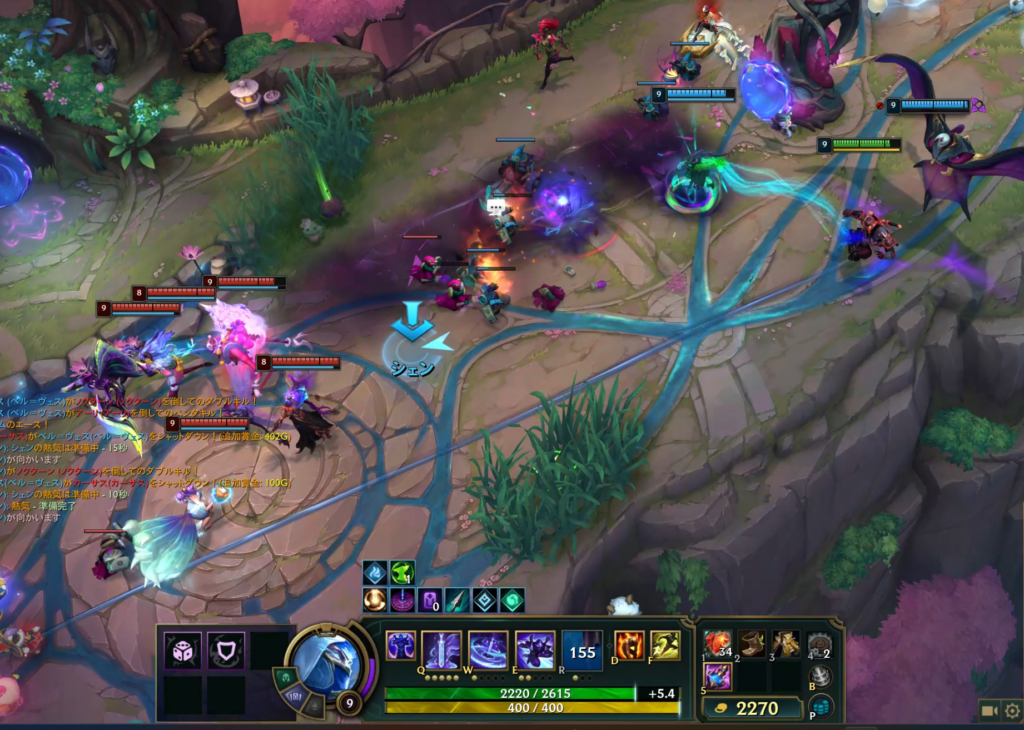Image resolution: width=1024 pixels, height=730 pixels.
Task: Toggle the camera button beside the gear
Action: pyautogui.click(x=990, y=710)
